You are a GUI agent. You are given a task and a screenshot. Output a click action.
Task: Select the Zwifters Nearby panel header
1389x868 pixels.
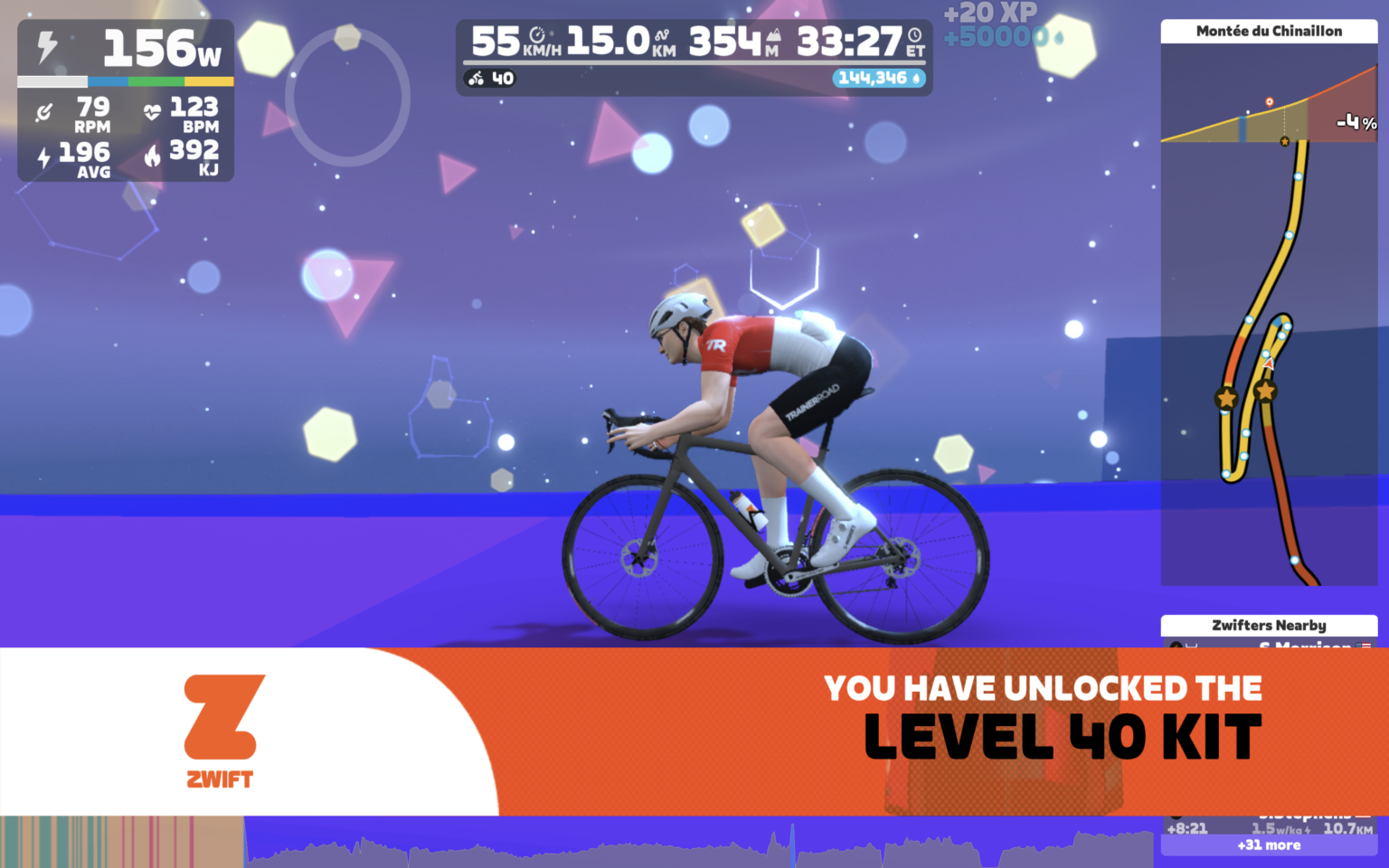pyautogui.click(x=1269, y=626)
